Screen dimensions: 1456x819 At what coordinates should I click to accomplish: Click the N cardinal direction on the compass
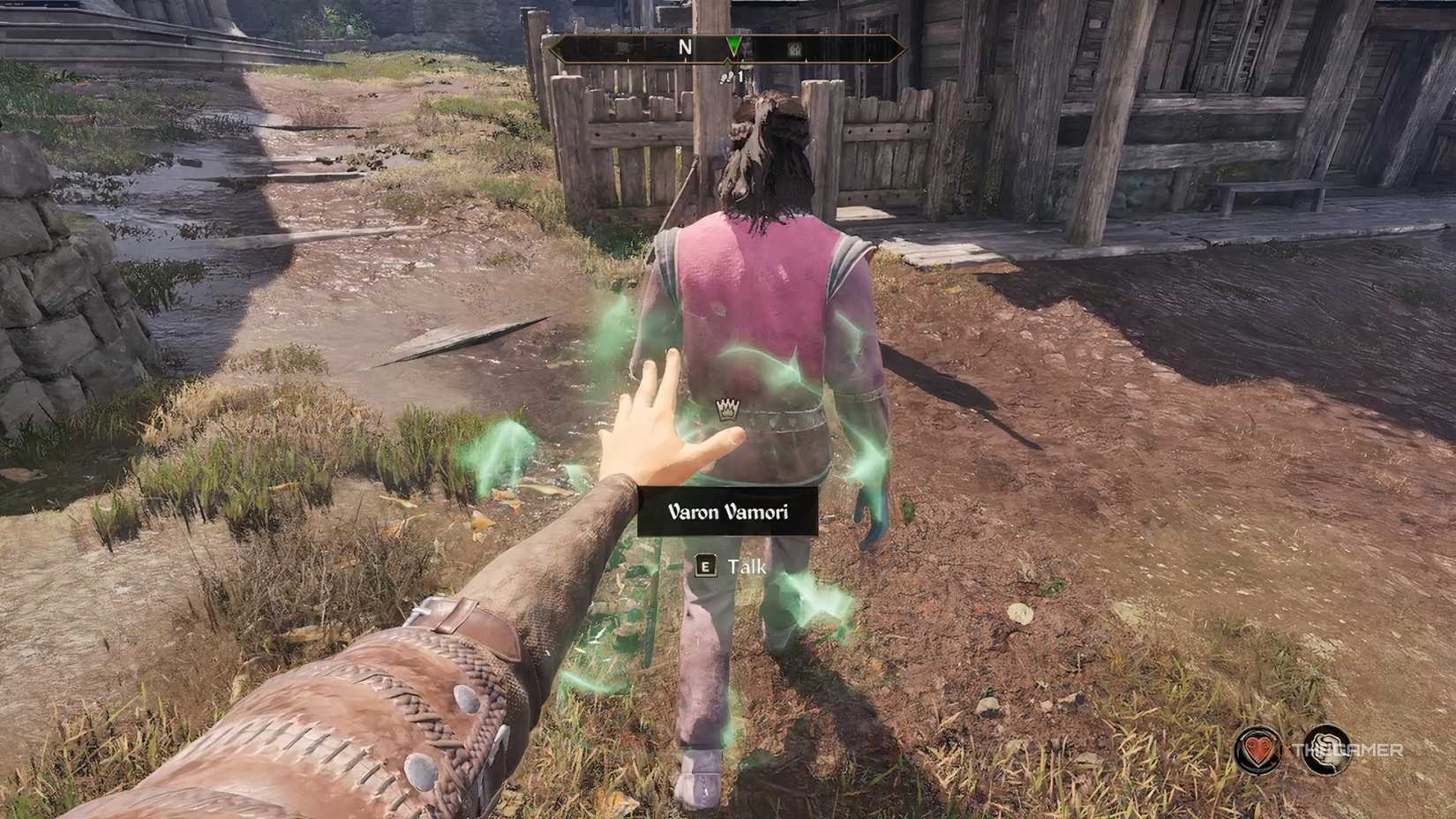(686, 47)
